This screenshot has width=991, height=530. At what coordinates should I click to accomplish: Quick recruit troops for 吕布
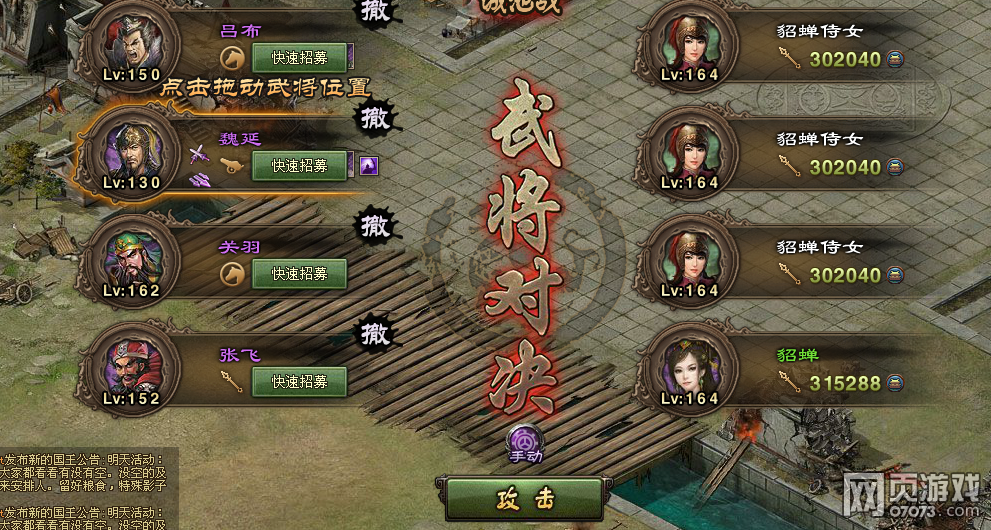(x=299, y=57)
